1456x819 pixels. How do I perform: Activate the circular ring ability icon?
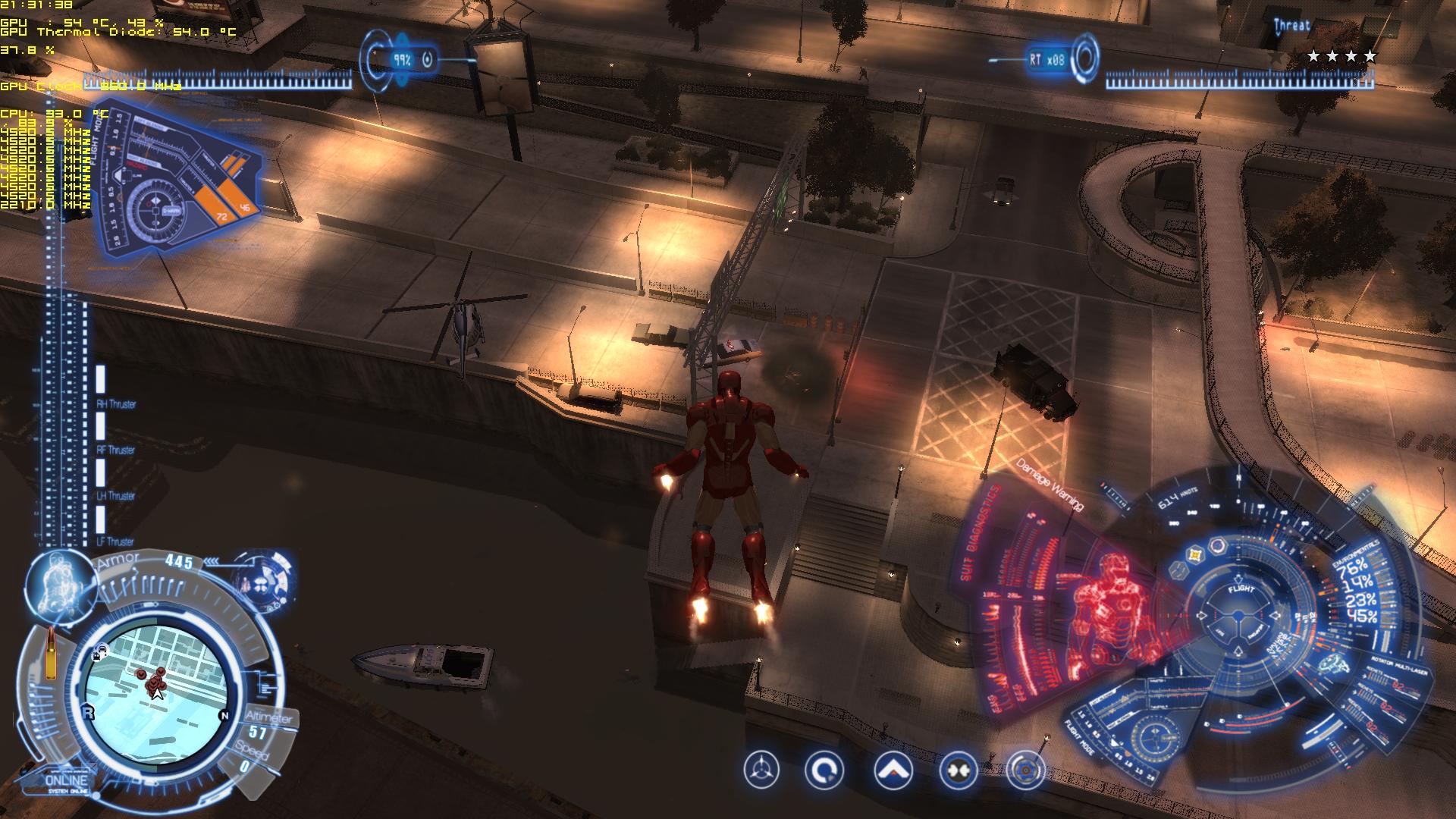pyautogui.click(x=824, y=771)
